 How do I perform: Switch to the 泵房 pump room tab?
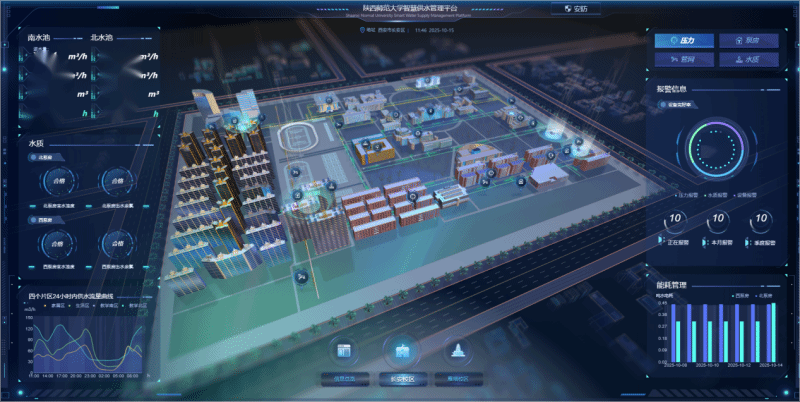[x=748, y=41]
